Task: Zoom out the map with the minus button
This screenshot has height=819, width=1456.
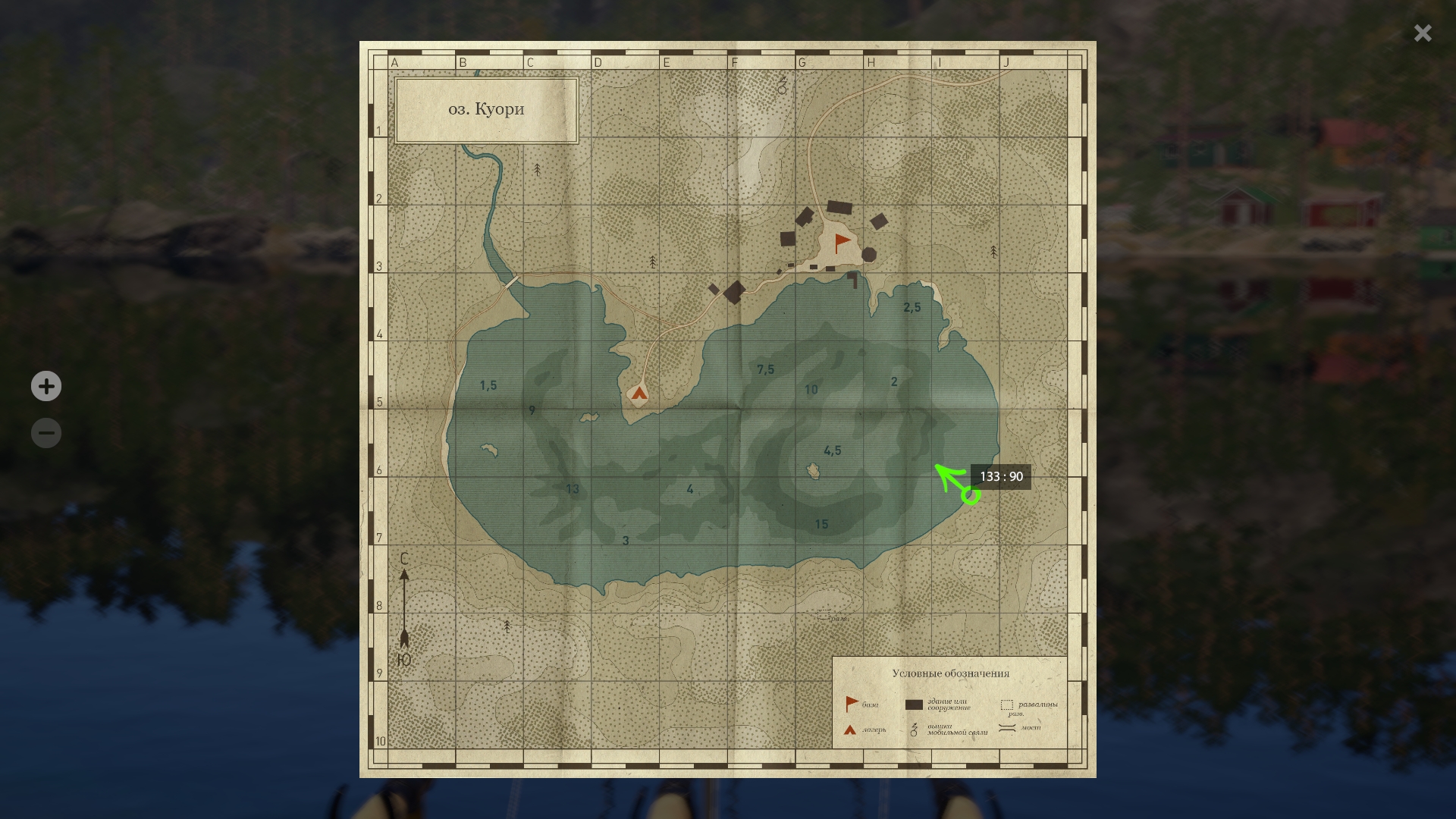Action: click(x=46, y=434)
